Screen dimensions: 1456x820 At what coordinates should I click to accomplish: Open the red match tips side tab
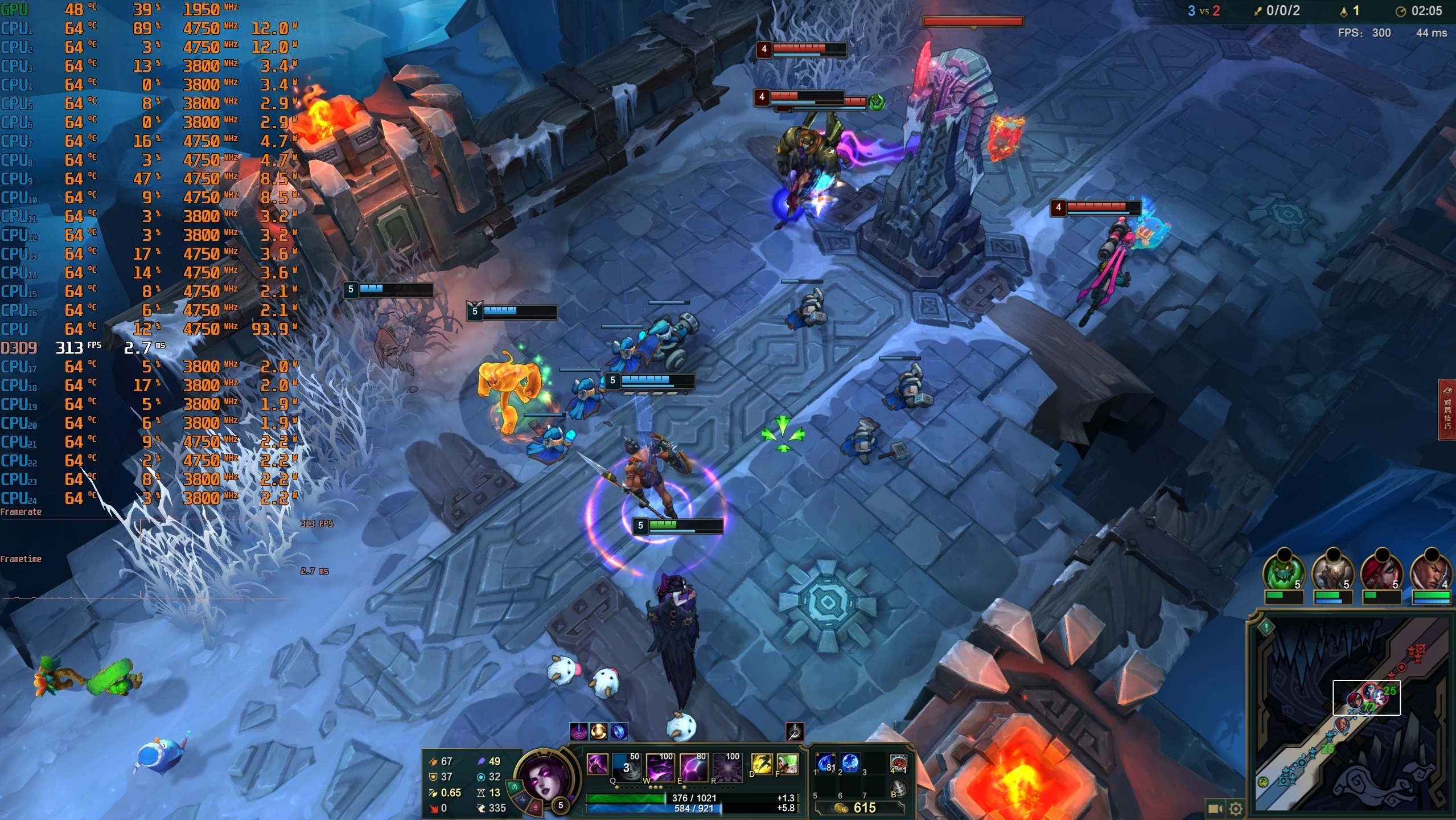pos(1447,410)
